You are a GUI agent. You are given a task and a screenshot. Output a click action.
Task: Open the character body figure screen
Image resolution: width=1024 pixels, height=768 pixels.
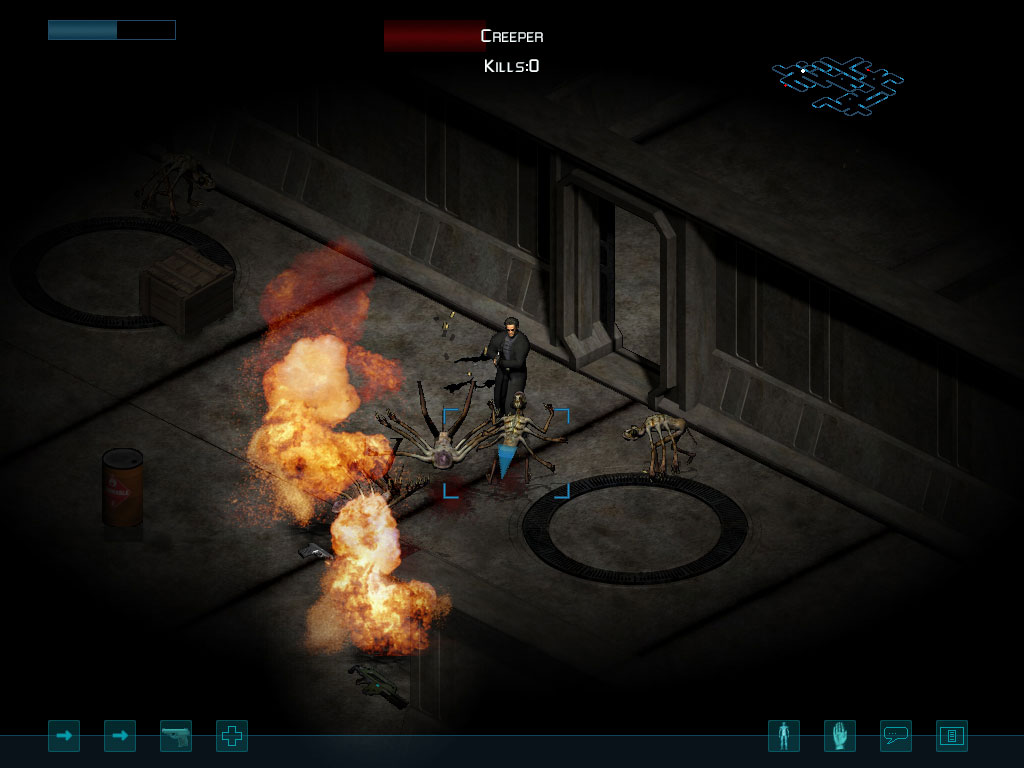point(784,737)
